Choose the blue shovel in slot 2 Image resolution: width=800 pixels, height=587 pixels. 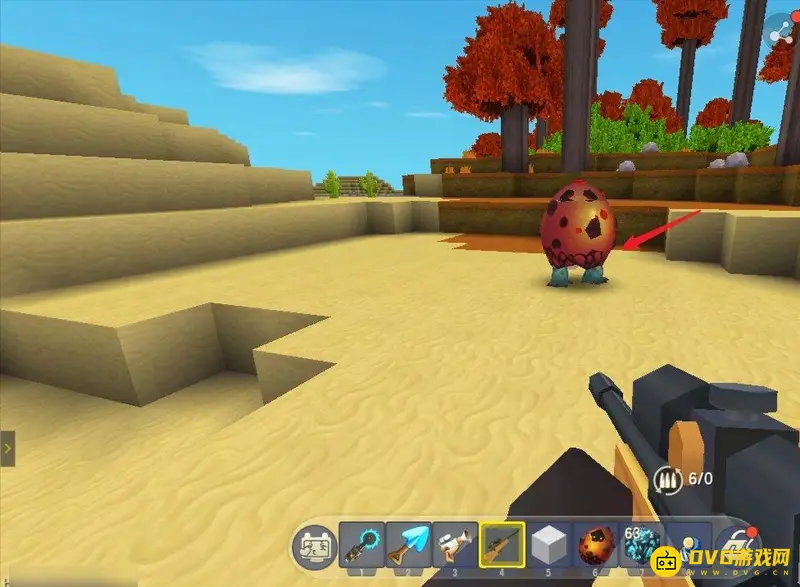408,547
